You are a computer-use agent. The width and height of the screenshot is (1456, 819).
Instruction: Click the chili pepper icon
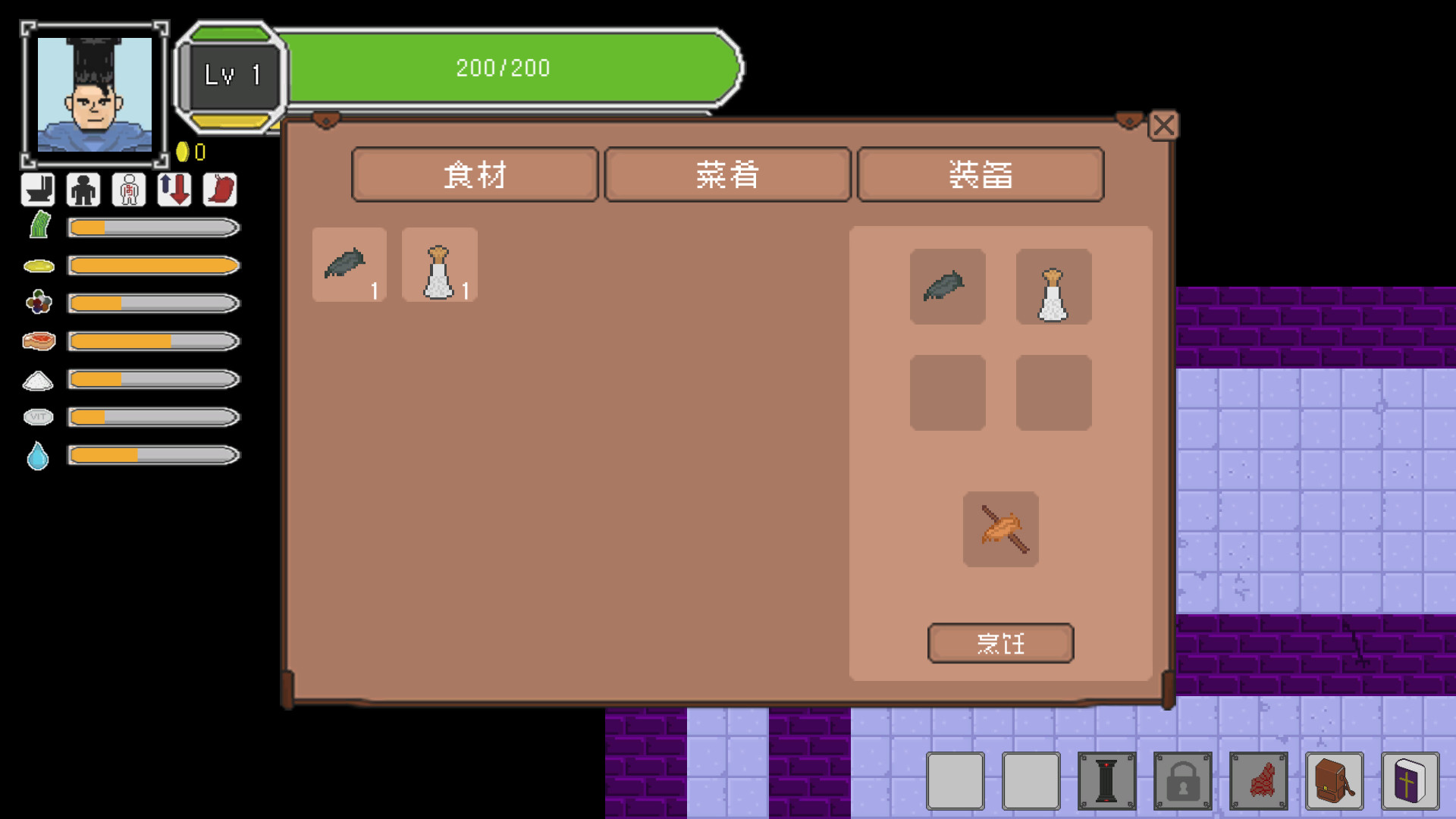[x=219, y=190]
